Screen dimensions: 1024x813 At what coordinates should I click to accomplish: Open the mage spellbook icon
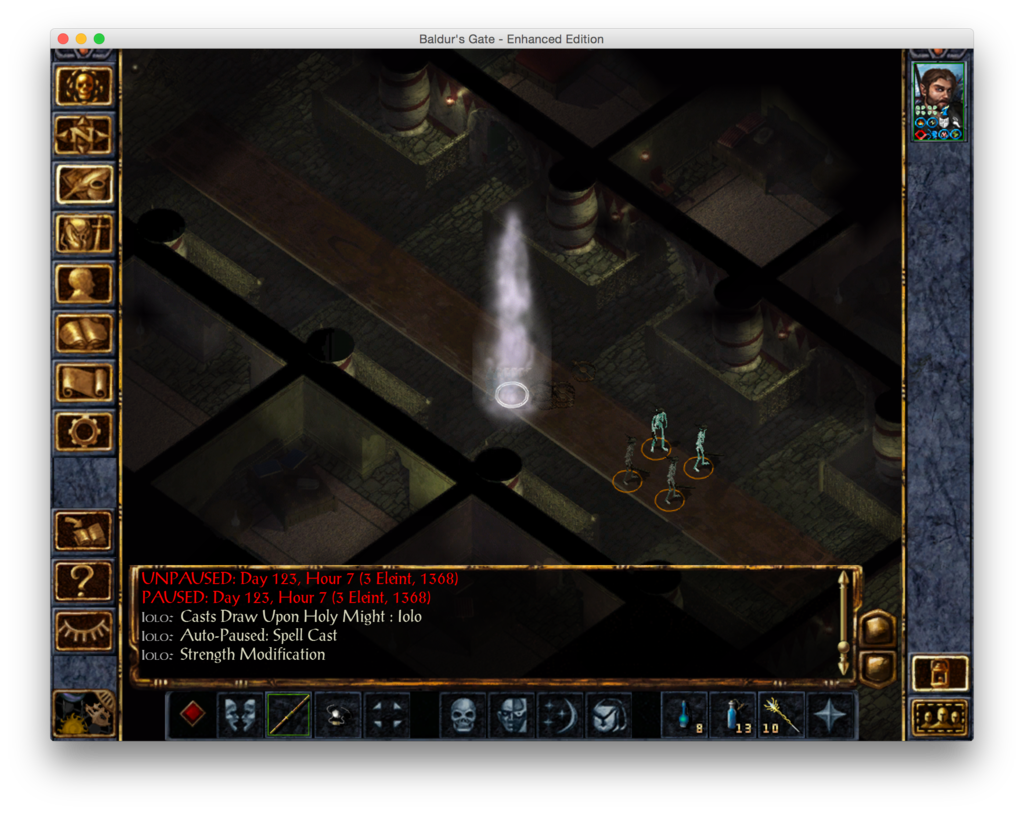coord(84,333)
